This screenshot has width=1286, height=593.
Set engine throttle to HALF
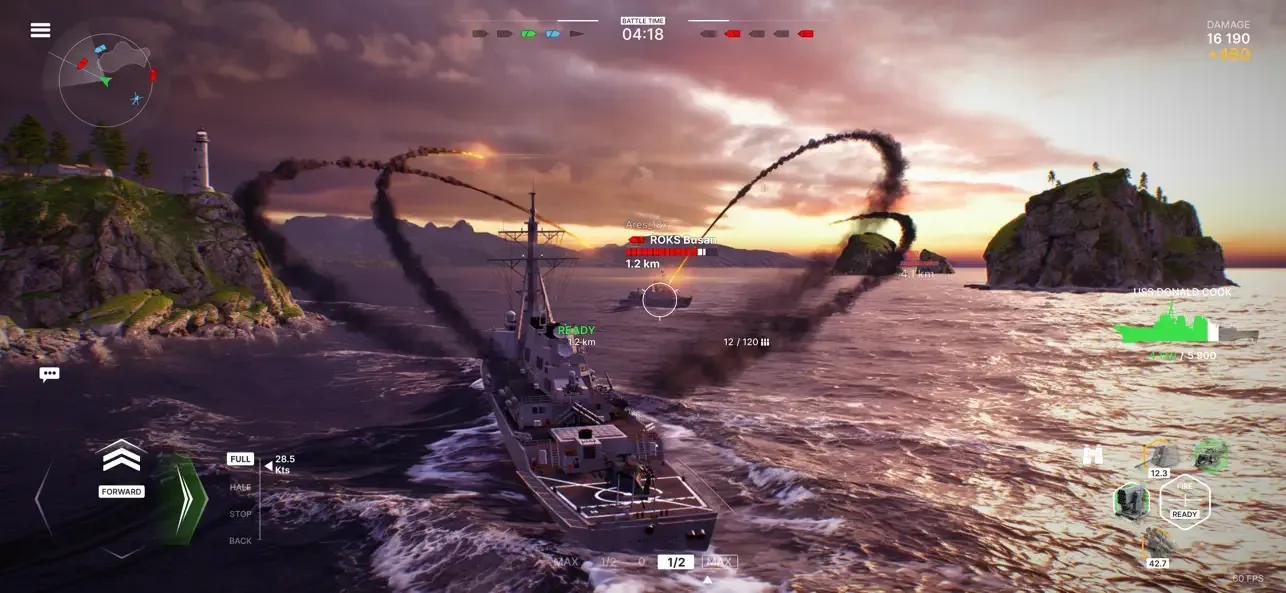[x=240, y=487]
